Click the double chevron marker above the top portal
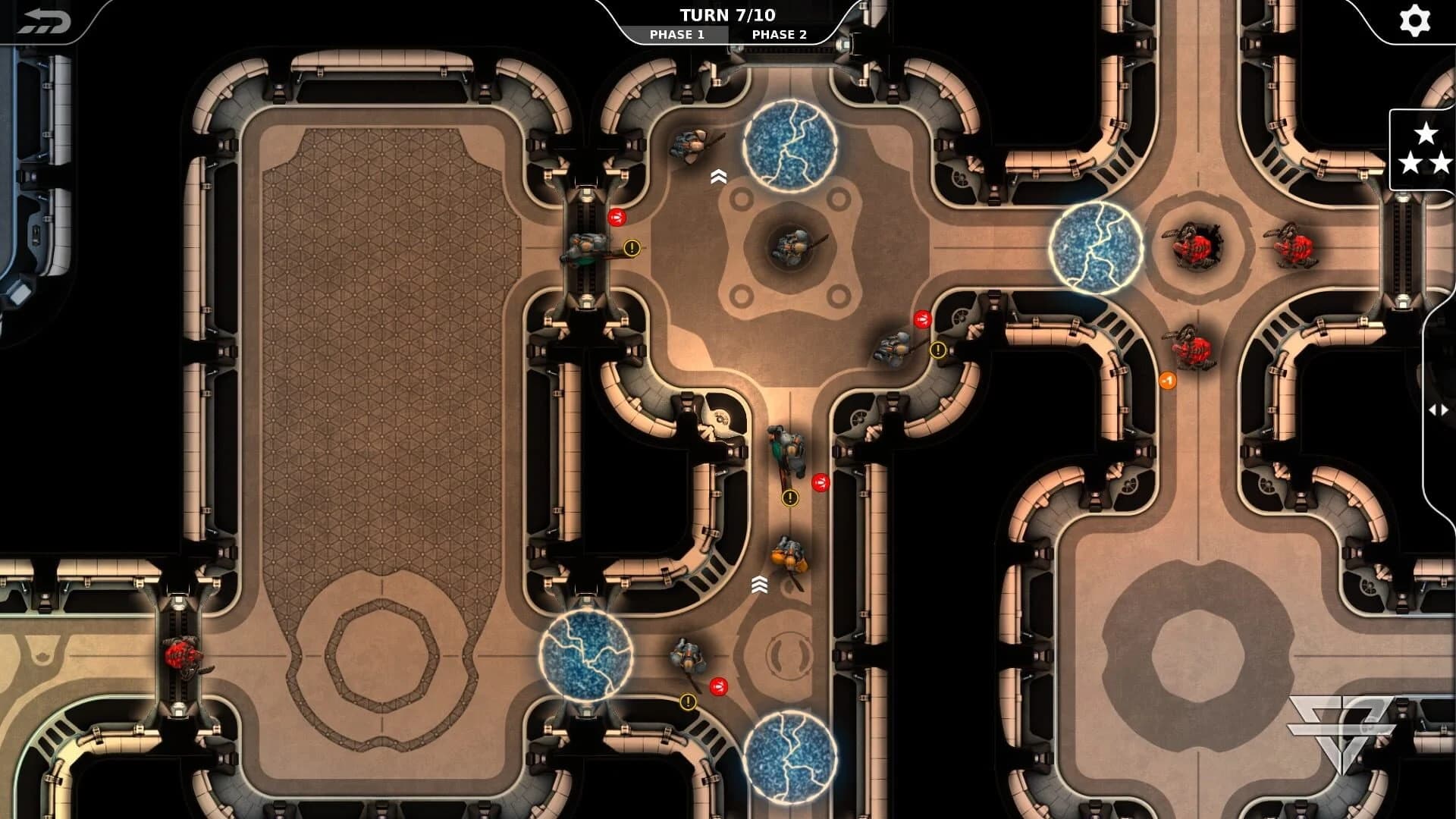 pyautogui.click(x=720, y=176)
